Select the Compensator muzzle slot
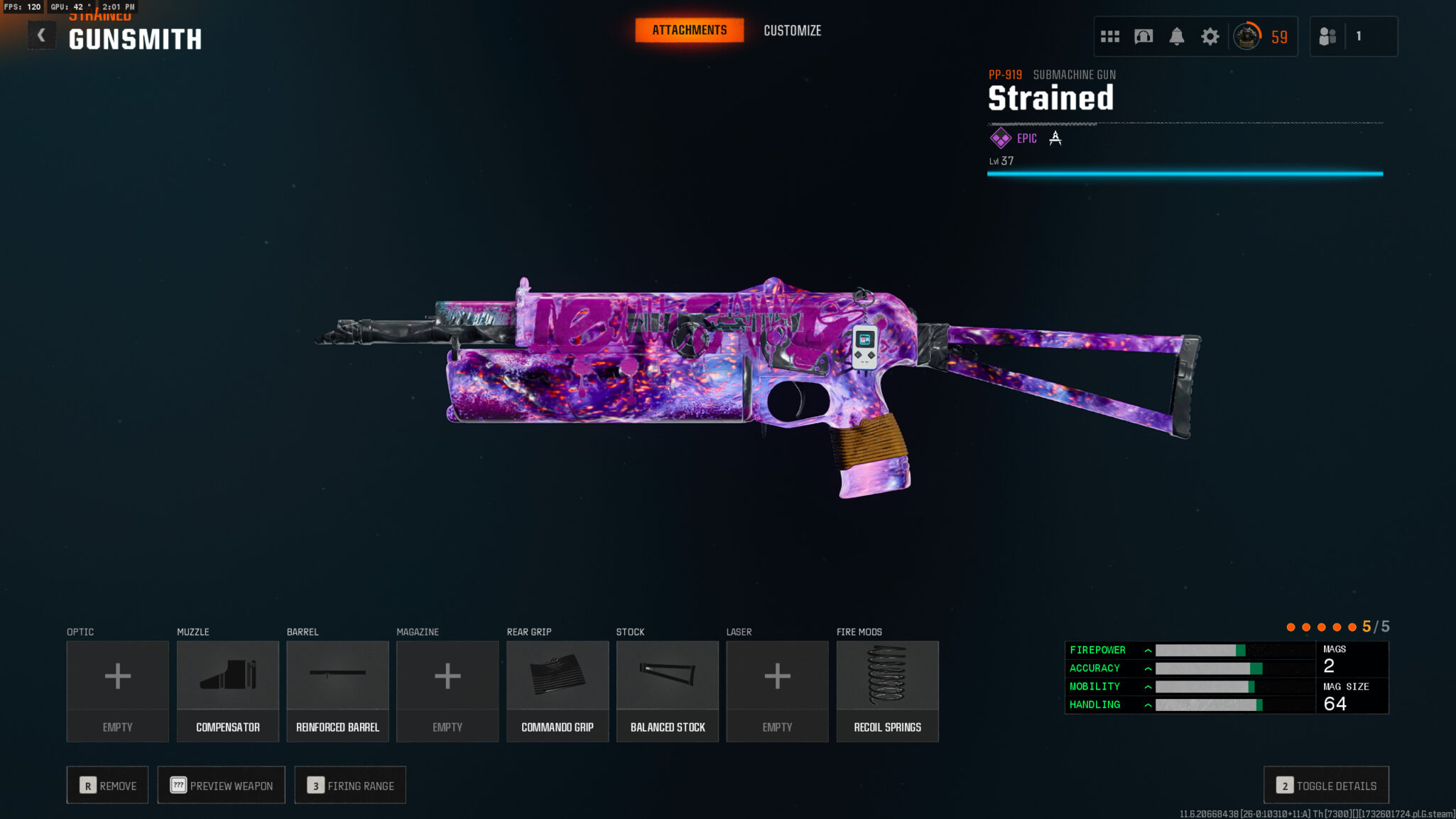Image resolution: width=1456 pixels, height=819 pixels. [x=227, y=690]
